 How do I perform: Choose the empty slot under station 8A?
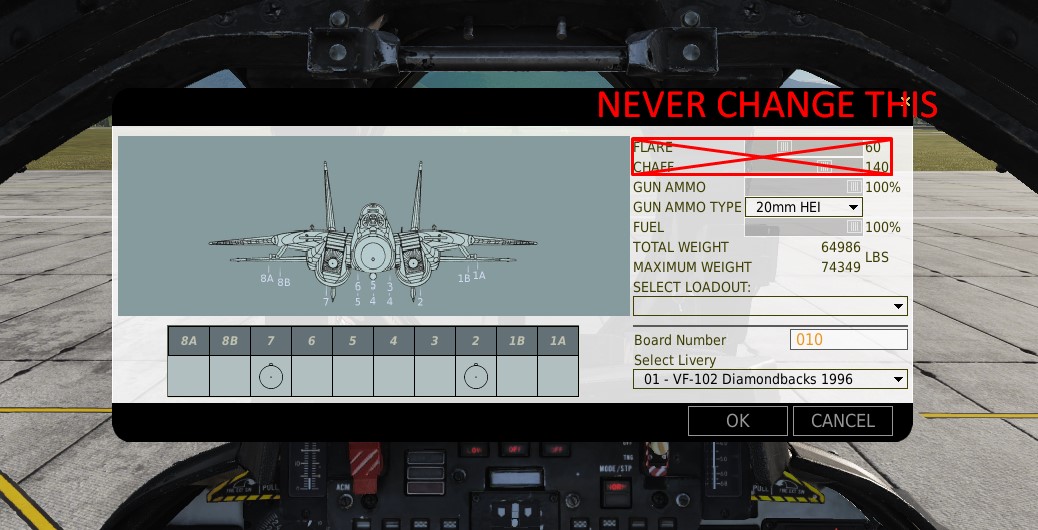(189, 377)
